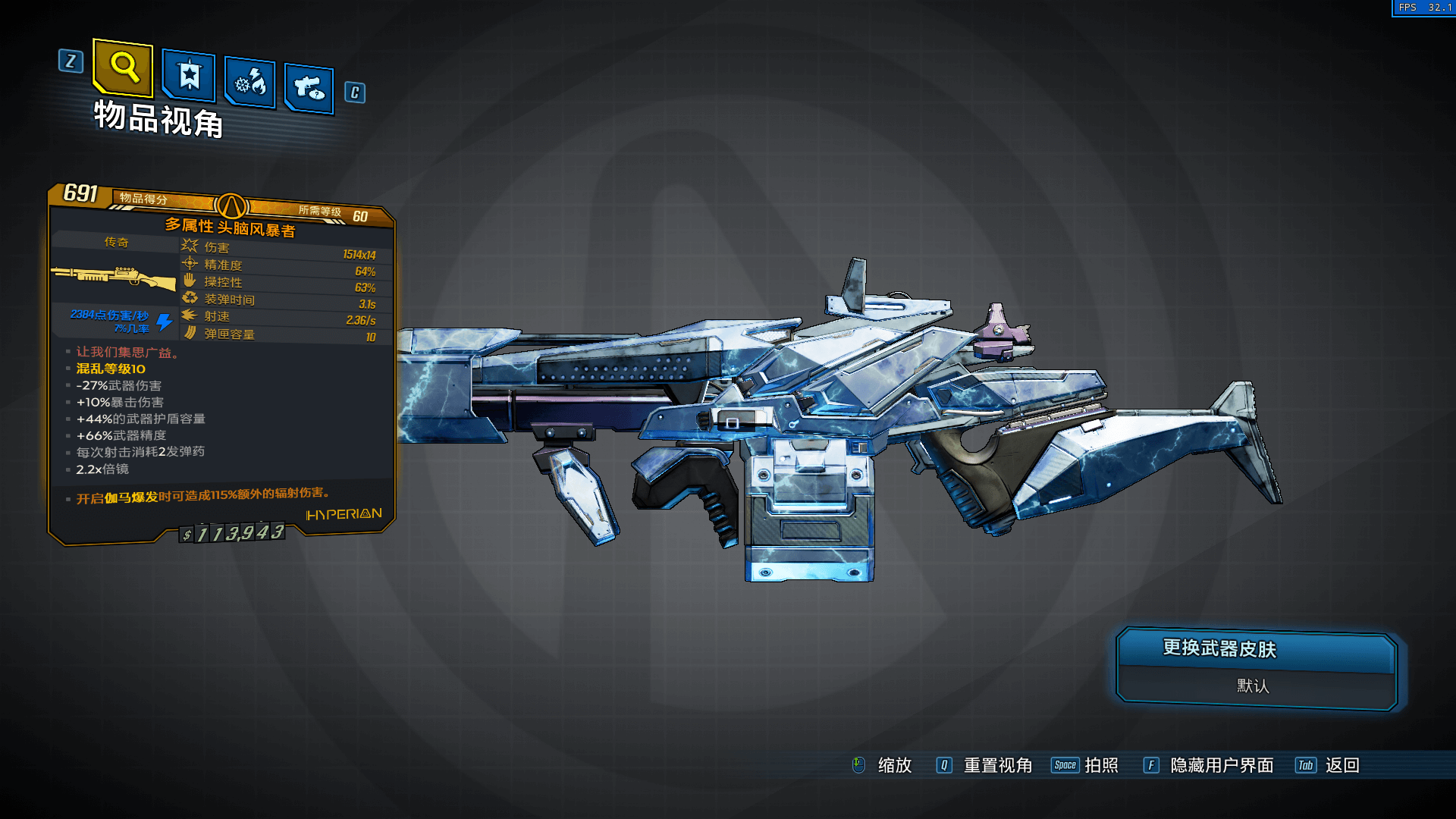1456x819 pixels.
Task: Switch to the star badge tab
Action: pyautogui.click(x=189, y=76)
